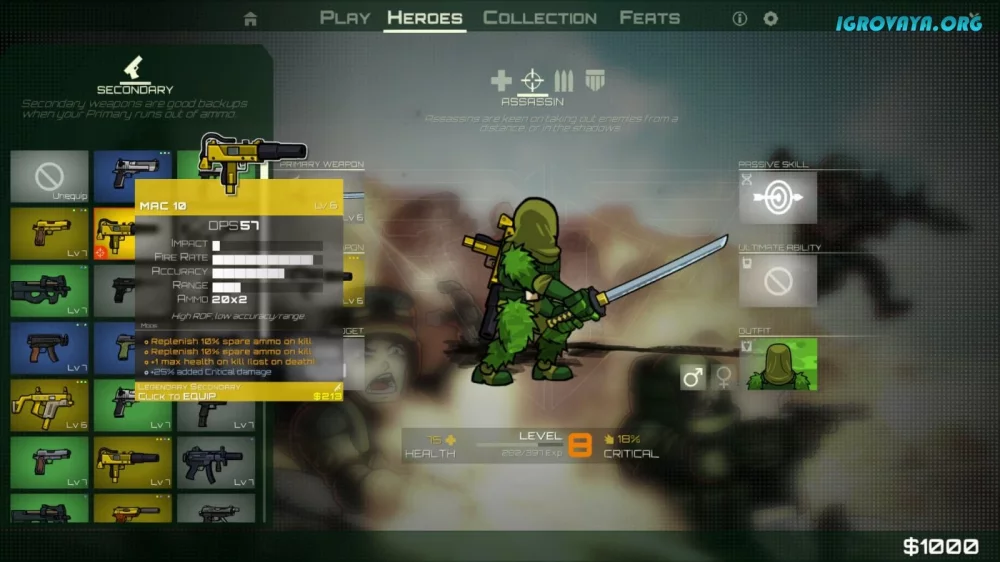Switch to the Collection tab
Image resolution: width=1000 pixels, height=562 pixels.
click(x=540, y=18)
